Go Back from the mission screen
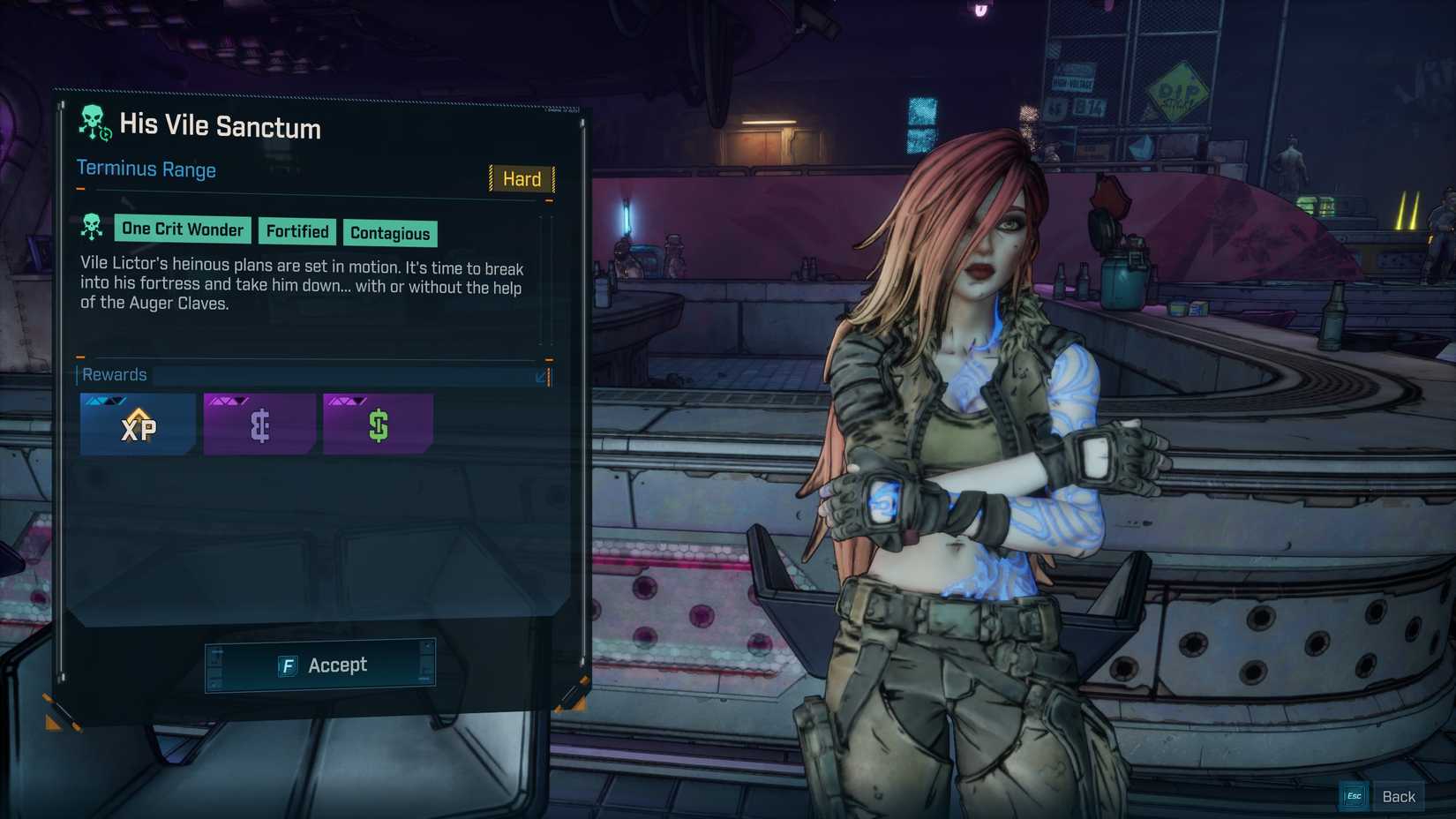This screenshot has width=1456, height=819. click(x=1400, y=795)
